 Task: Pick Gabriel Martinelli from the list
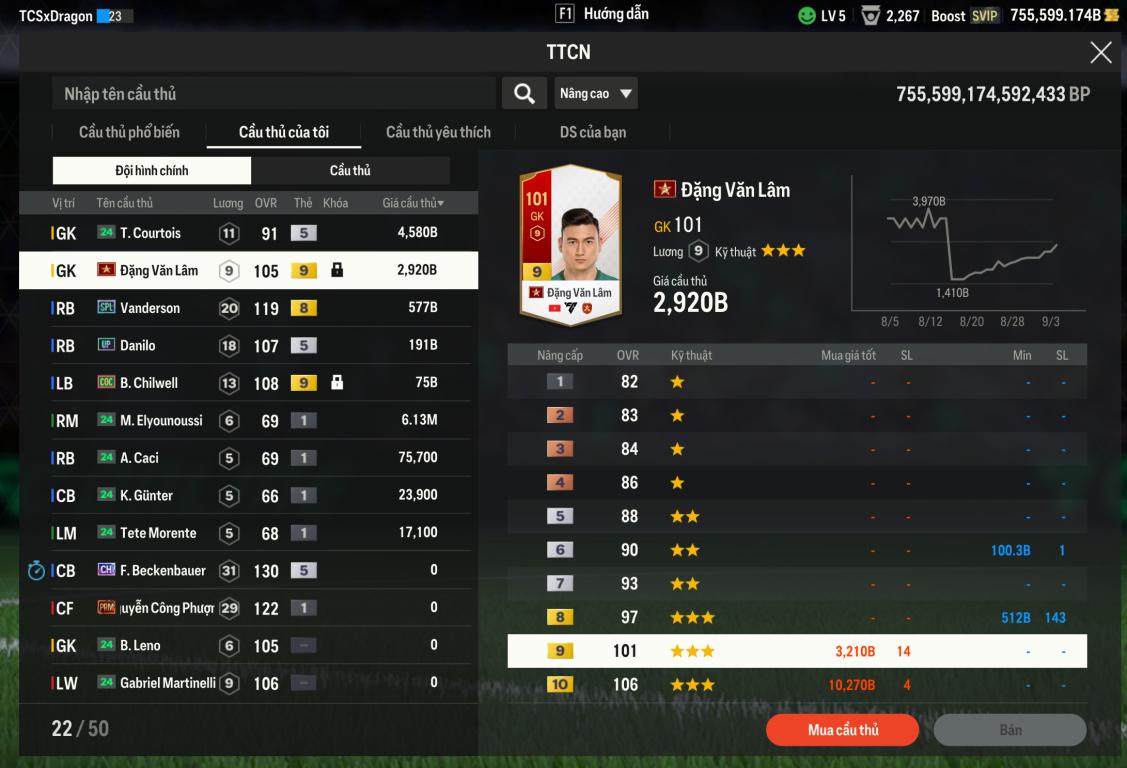pyautogui.click(x=248, y=683)
